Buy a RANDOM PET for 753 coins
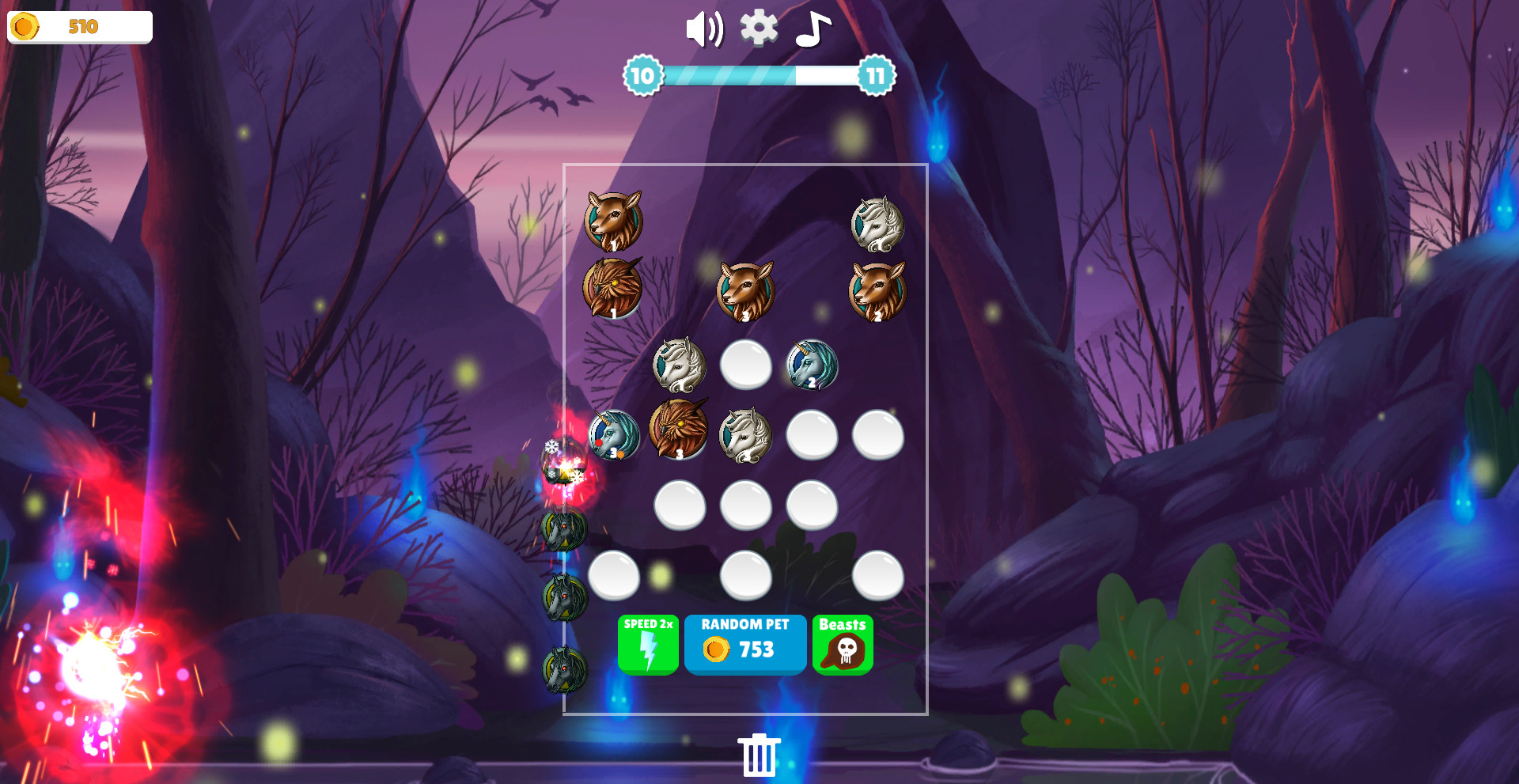The width and height of the screenshot is (1519, 784). (x=744, y=644)
